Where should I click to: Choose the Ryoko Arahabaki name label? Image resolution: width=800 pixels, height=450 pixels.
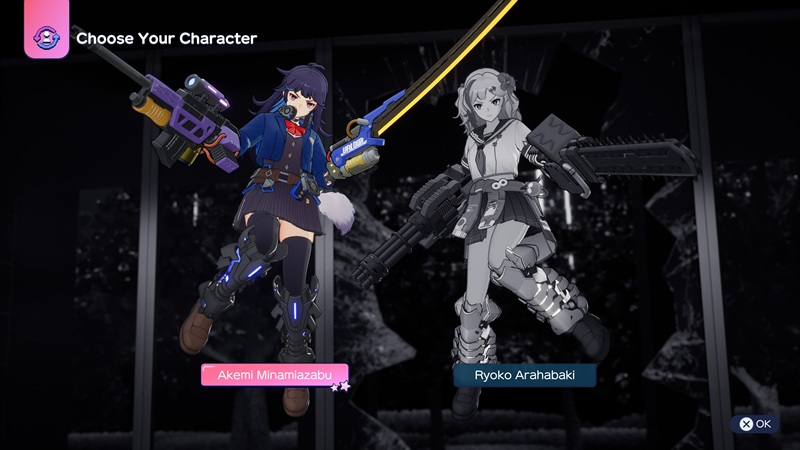click(x=525, y=376)
